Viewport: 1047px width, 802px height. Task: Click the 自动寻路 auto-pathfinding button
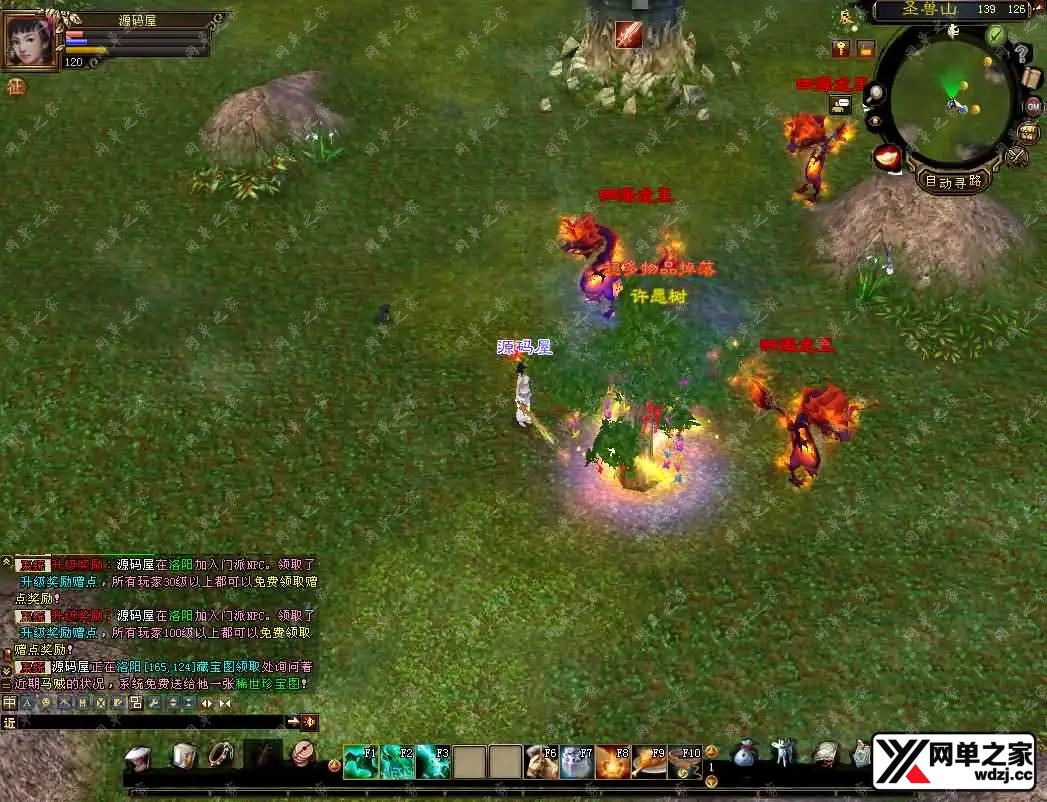(x=953, y=181)
